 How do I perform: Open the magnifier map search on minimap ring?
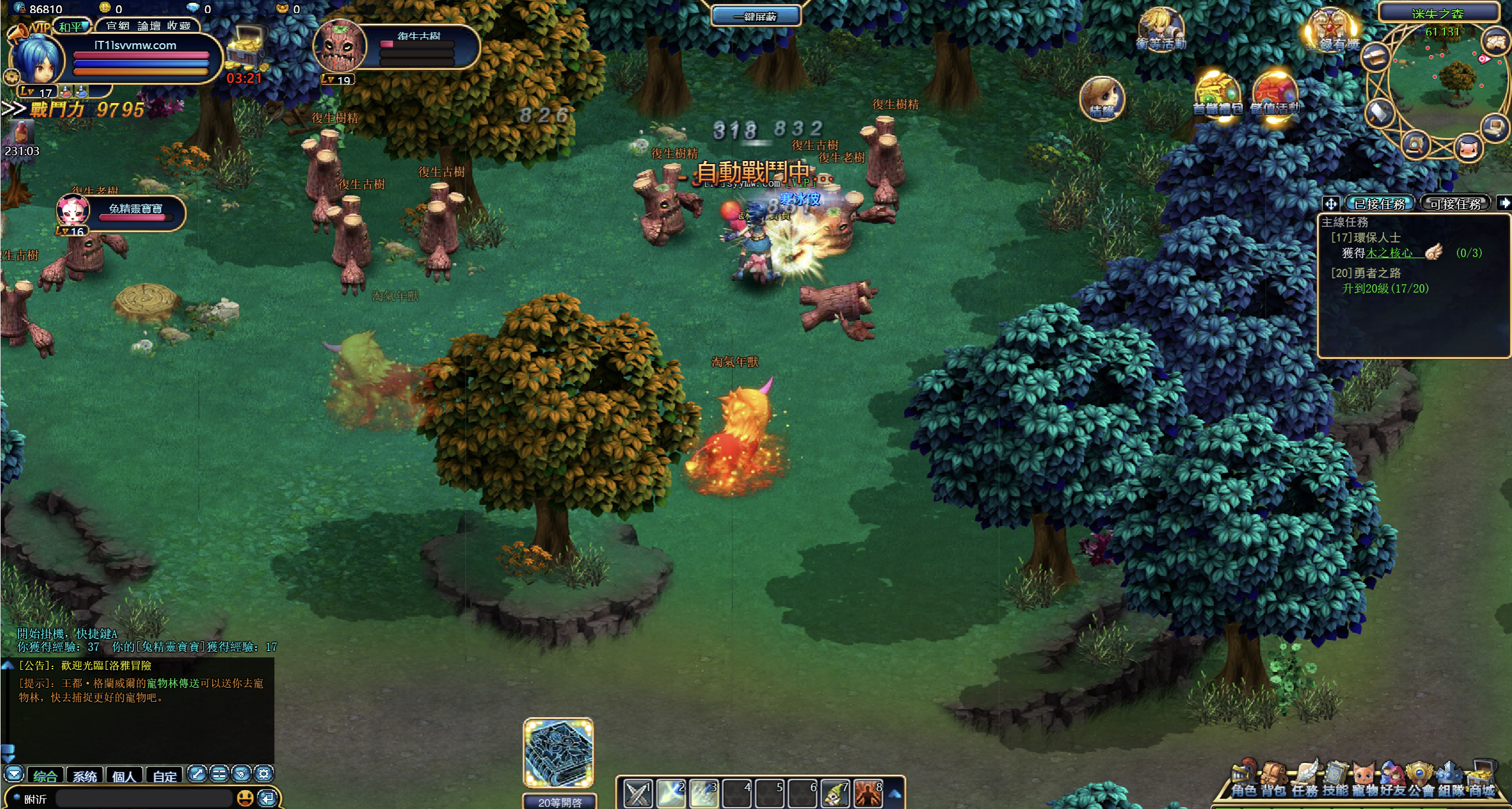(x=1416, y=144)
